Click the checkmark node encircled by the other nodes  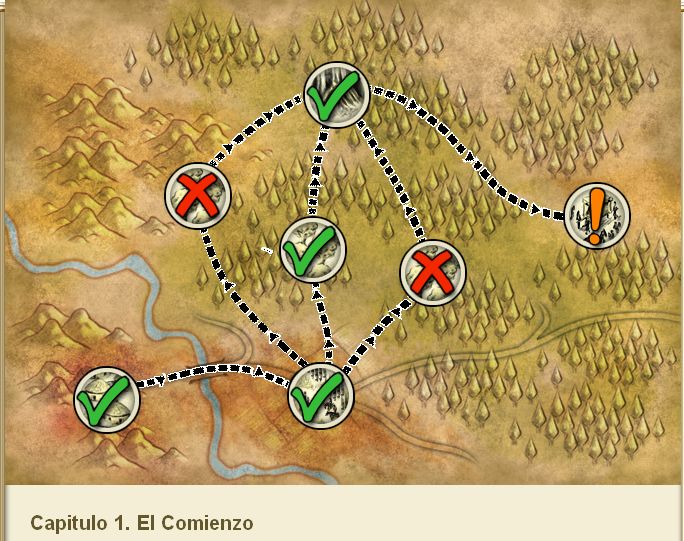(x=312, y=250)
